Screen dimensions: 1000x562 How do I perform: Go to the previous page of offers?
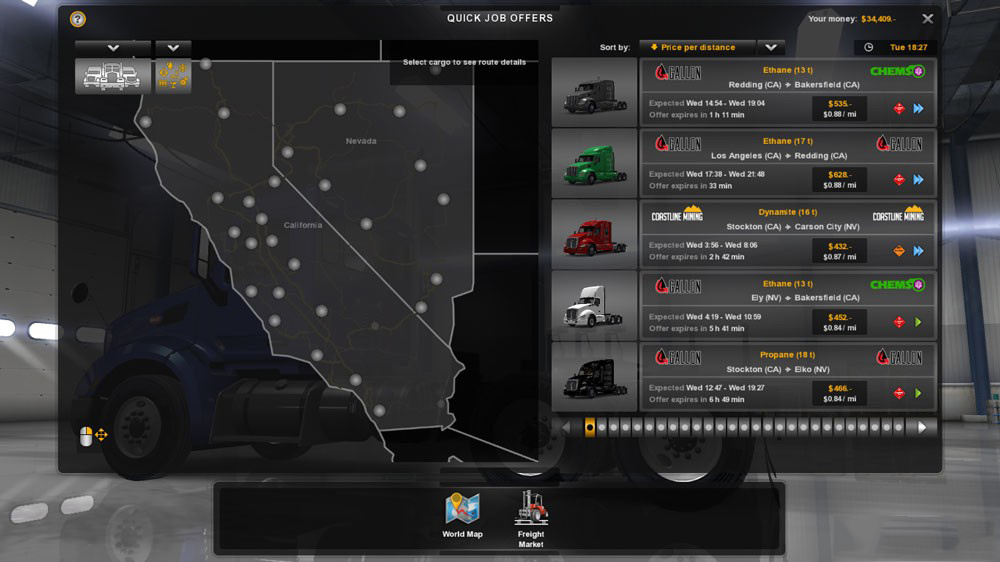[566, 427]
